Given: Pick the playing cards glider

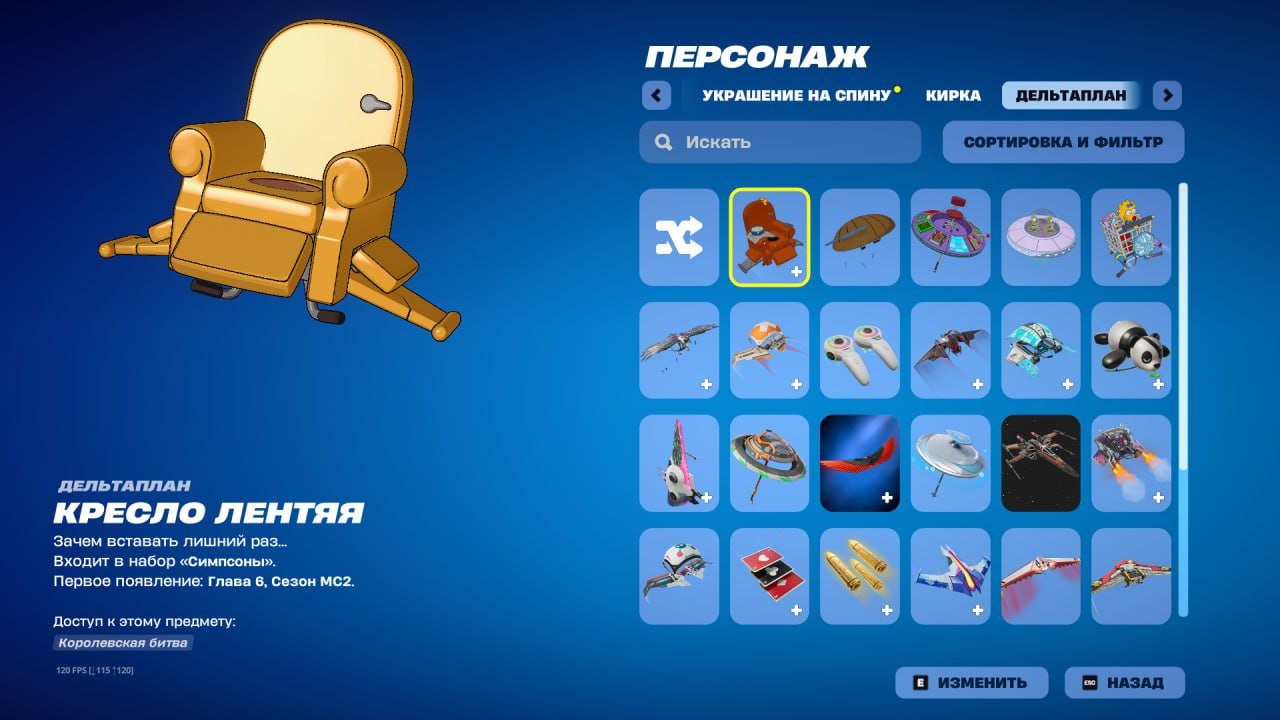Looking at the screenshot, I should (769, 578).
